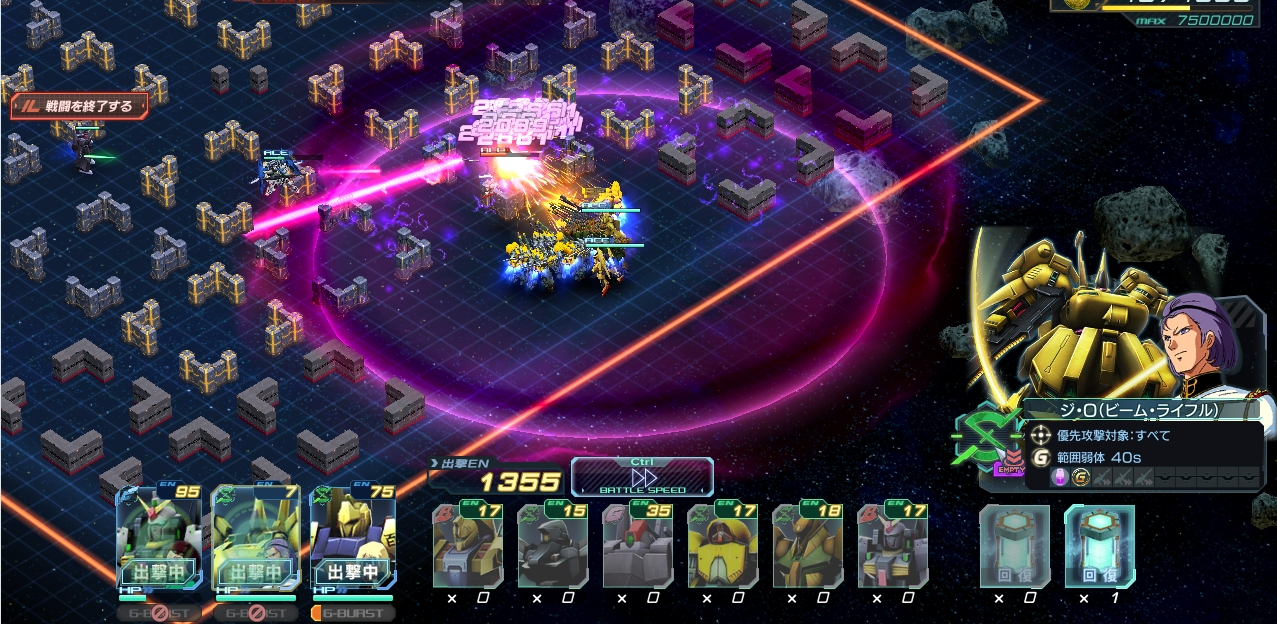The image size is (1277, 624).
Task: Activate the lit orange G-BURST button
Action: (352, 612)
